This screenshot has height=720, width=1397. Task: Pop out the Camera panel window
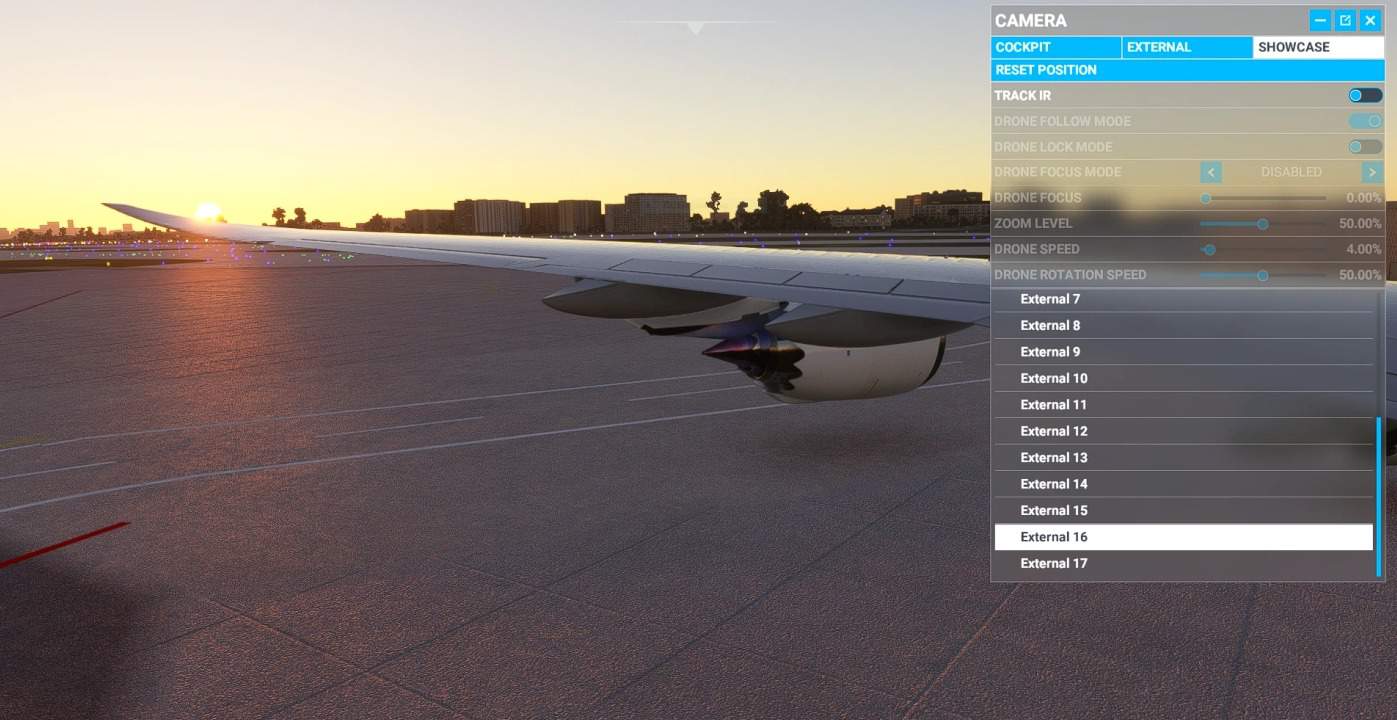pos(1345,20)
